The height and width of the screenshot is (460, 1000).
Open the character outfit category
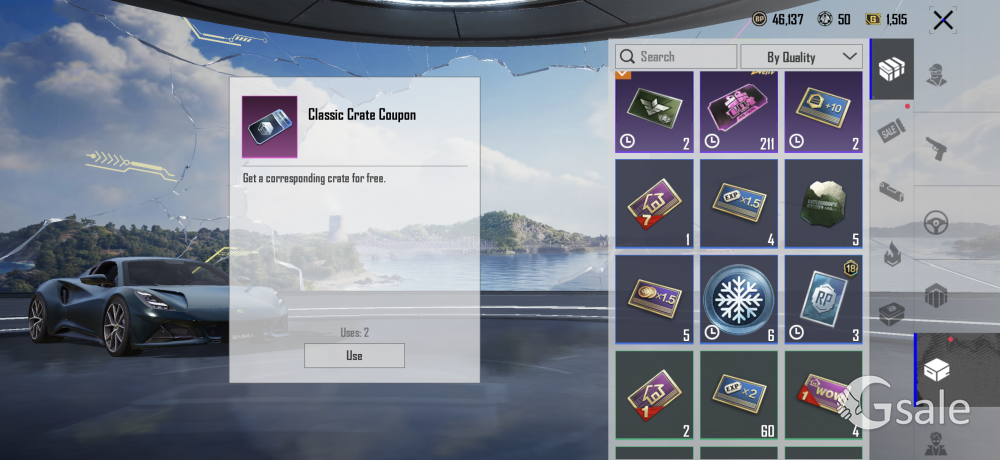936,75
